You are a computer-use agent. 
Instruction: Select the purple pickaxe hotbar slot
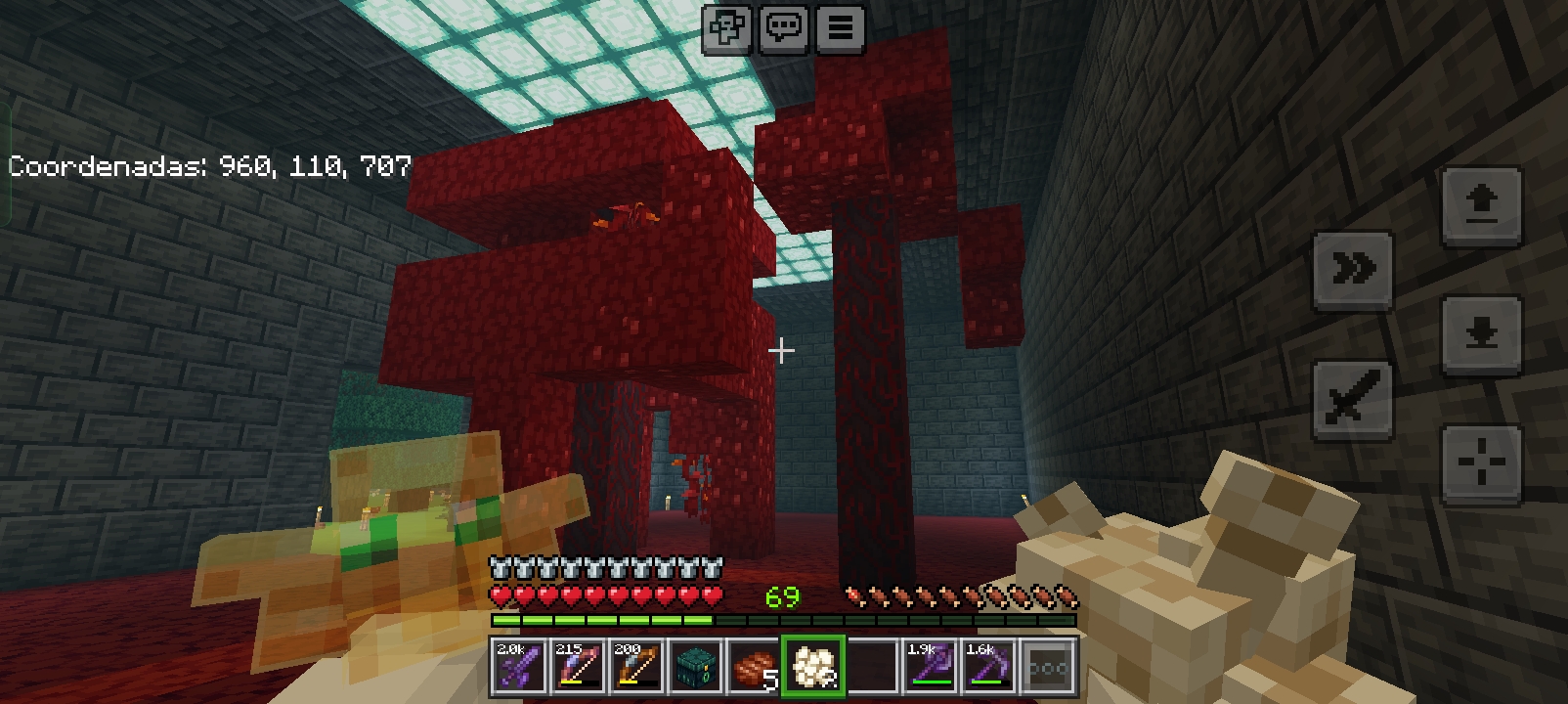pyautogui.click(x=988, y=667)
